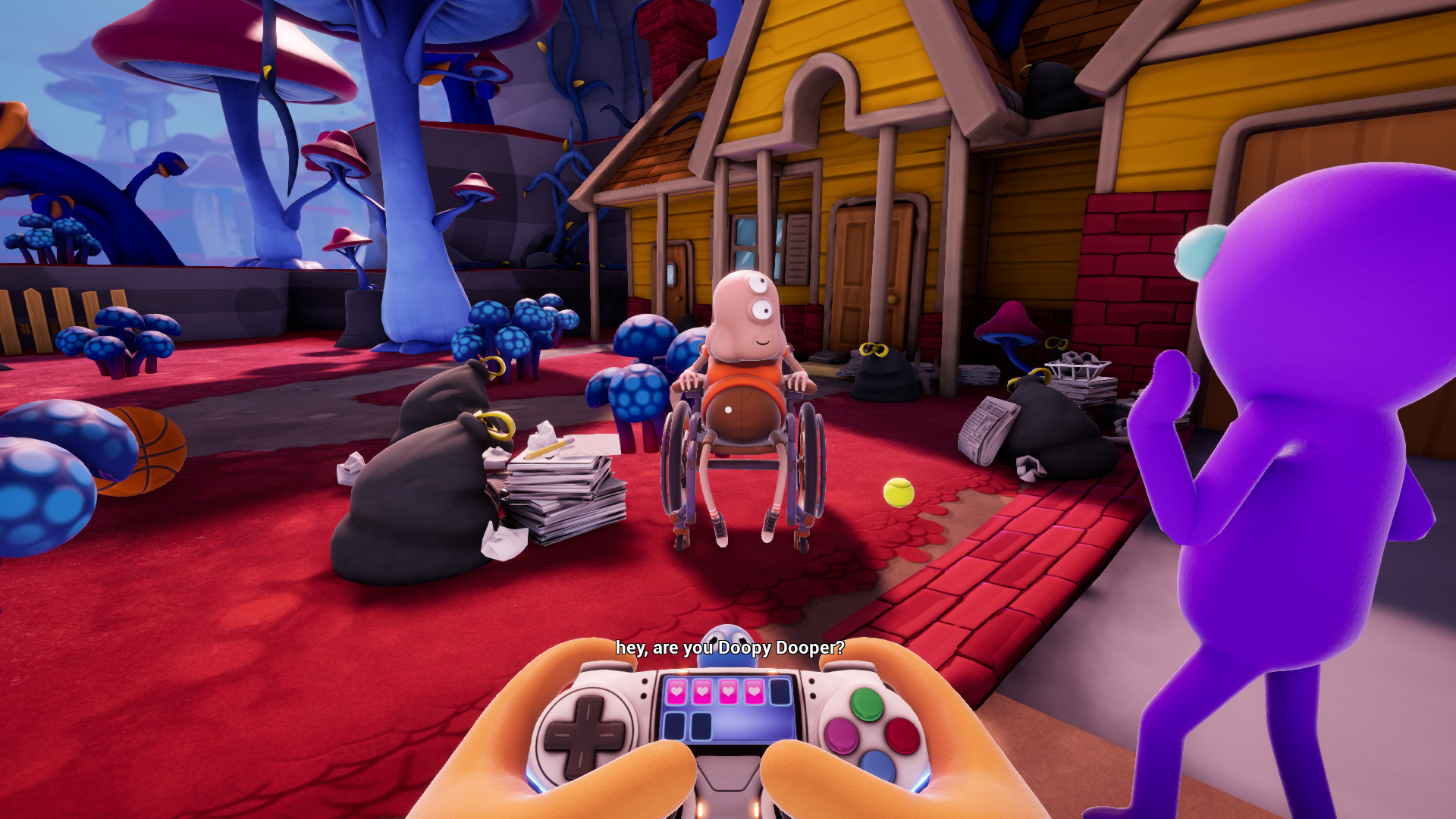This screenshot has height=819, width=1456.
Task: Toggle the left glowing orange indicator on the controller
Action: tap(683, 670)
